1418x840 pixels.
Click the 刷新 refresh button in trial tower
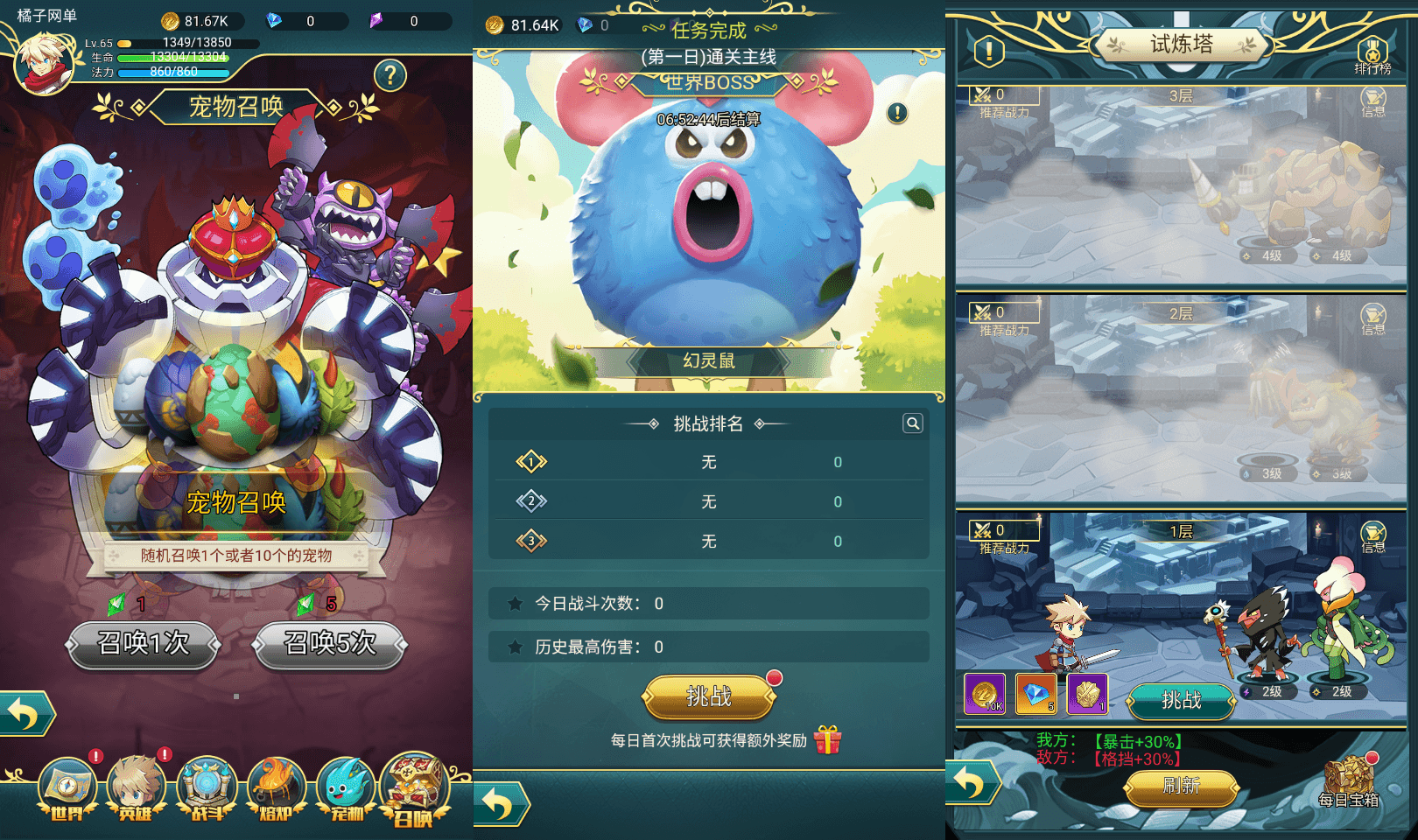(x=1182, y=787)
